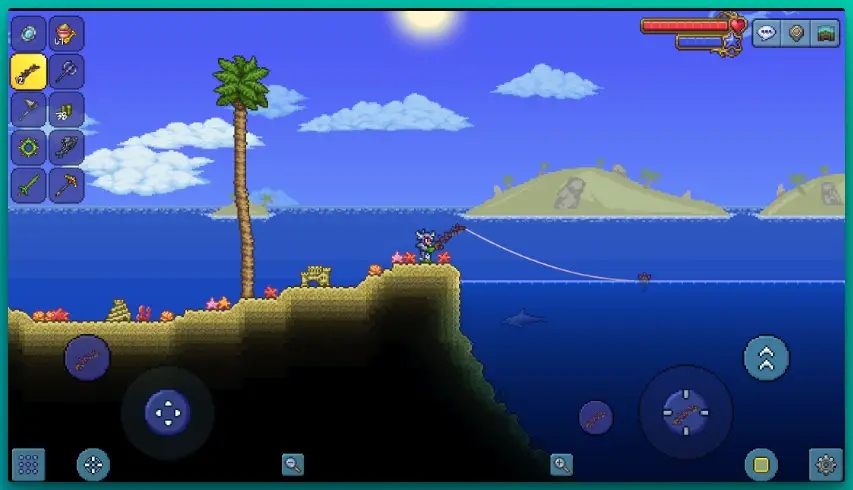Tap the zoom-in magnifier button

[x=562, y=464]
